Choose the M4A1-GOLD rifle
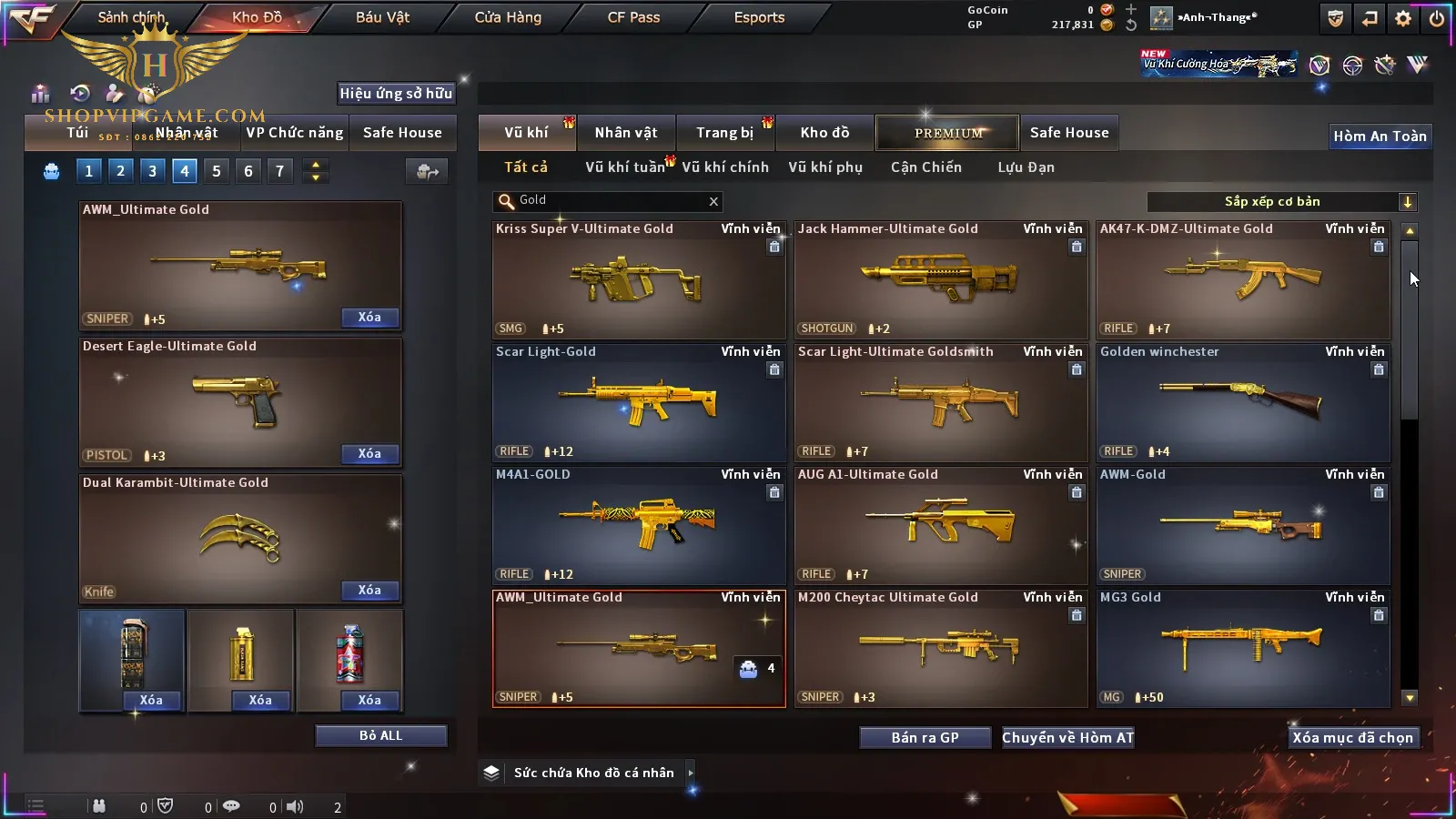This screenshot has height=819, width=1456. (x=638, y=525)
